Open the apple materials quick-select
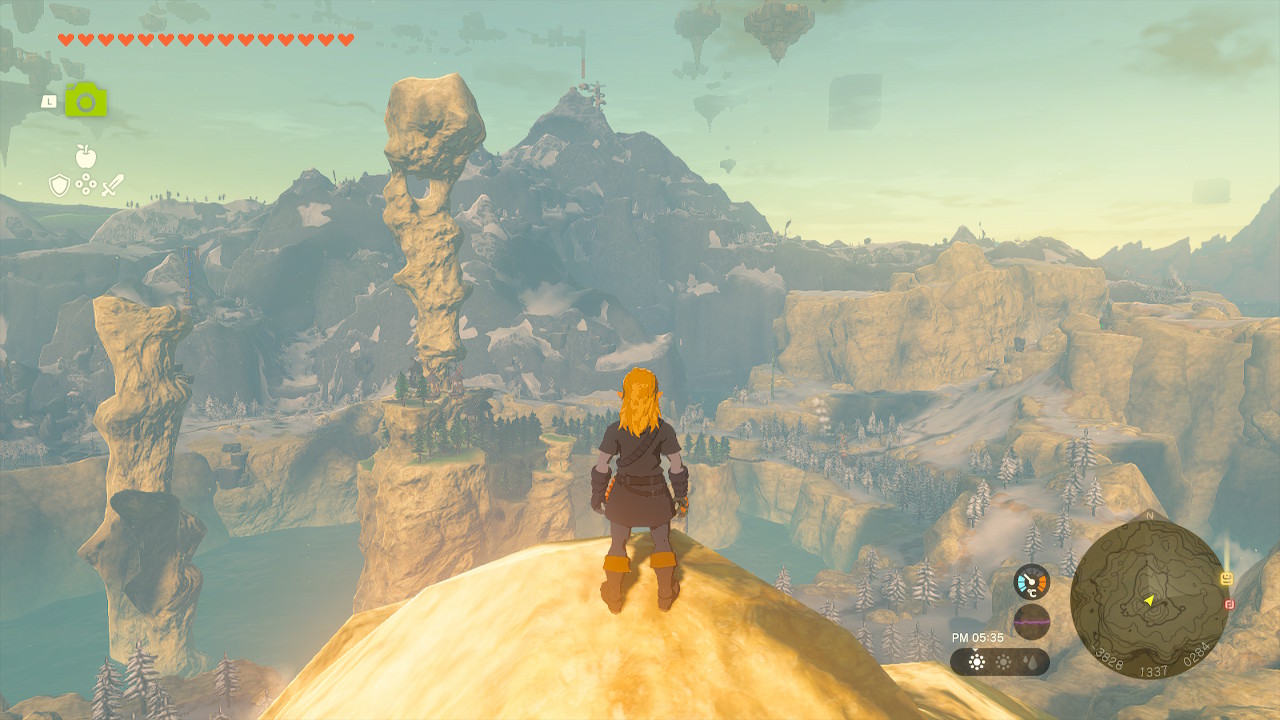This screenshot has width=1280, height=720. [x=86, y=156]
